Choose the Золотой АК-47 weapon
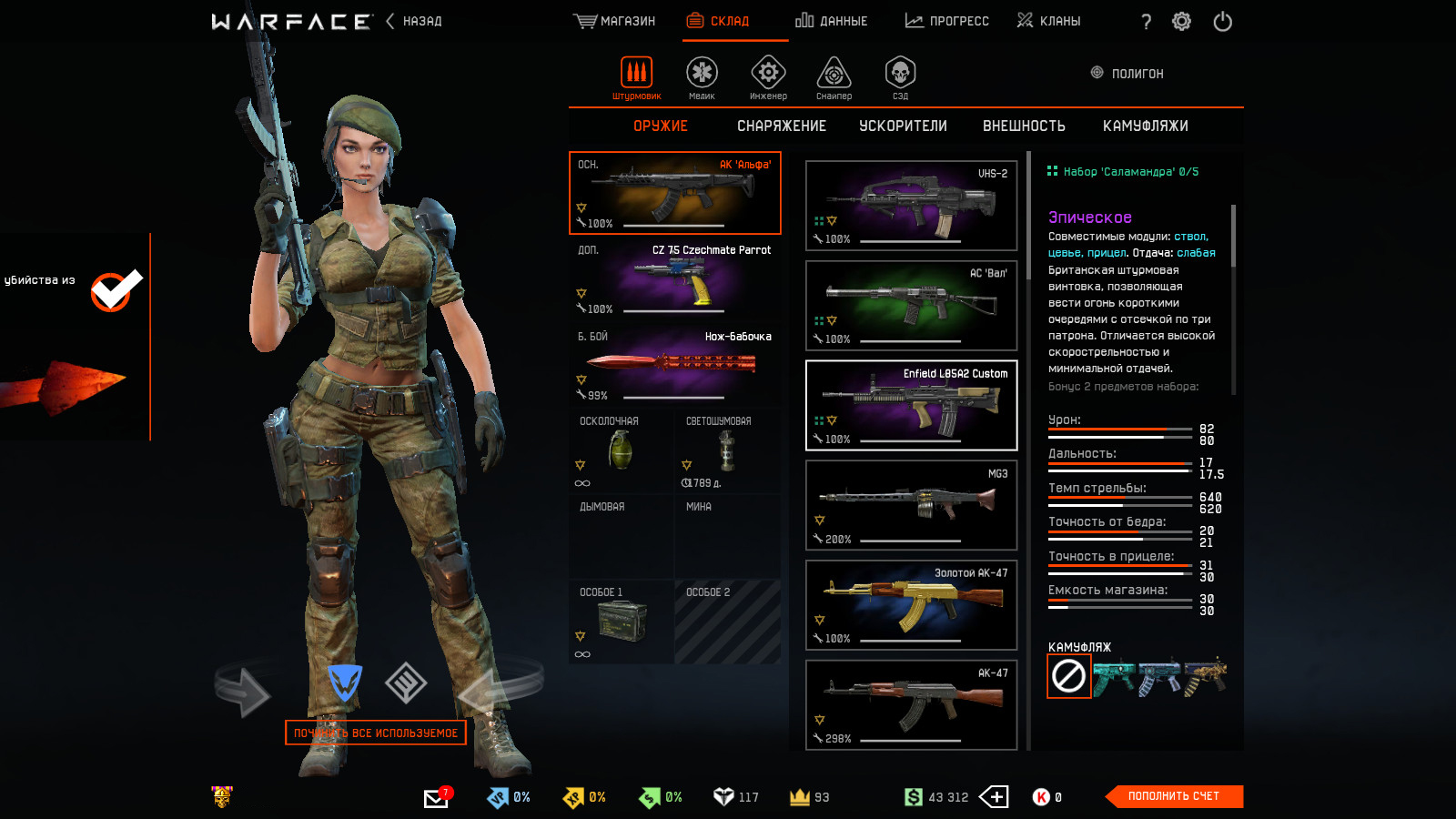 click(911, 605)
